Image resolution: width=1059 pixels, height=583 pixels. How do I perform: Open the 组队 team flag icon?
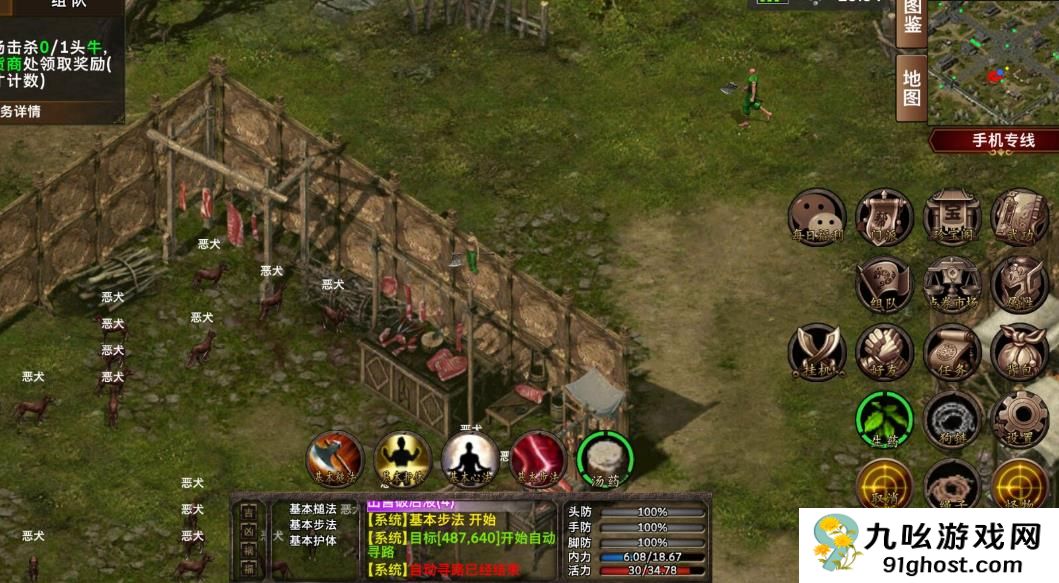[884, 284]
